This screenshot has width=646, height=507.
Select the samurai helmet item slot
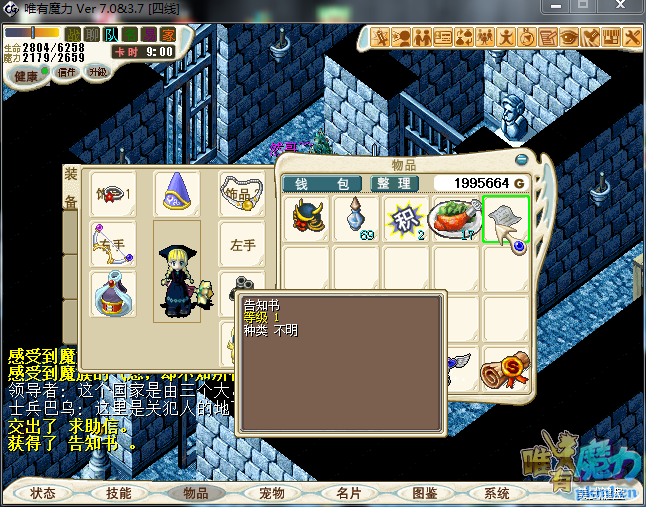click(x=308, y=218)
